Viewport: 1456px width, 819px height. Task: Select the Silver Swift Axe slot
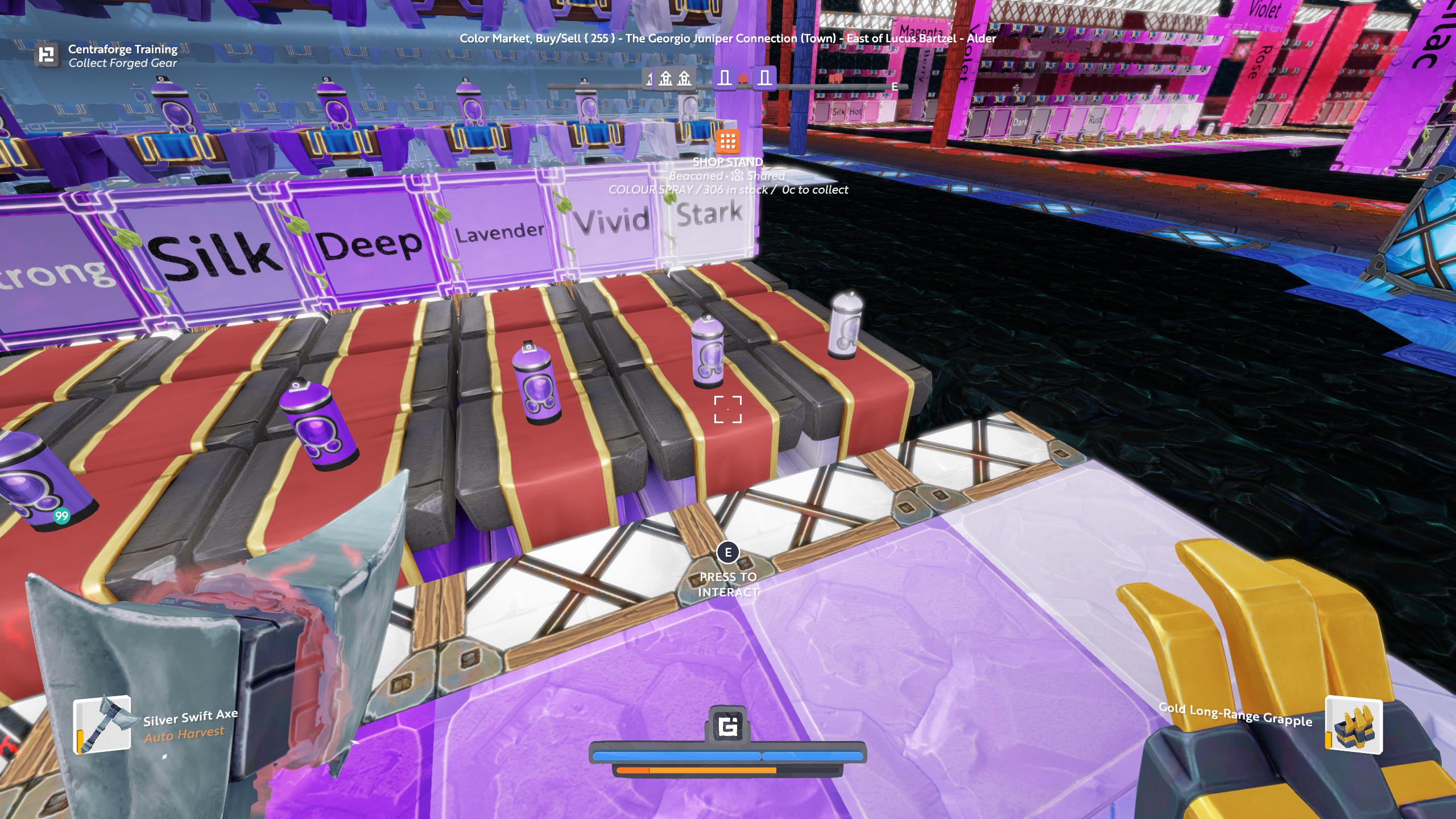click(102, 725)
